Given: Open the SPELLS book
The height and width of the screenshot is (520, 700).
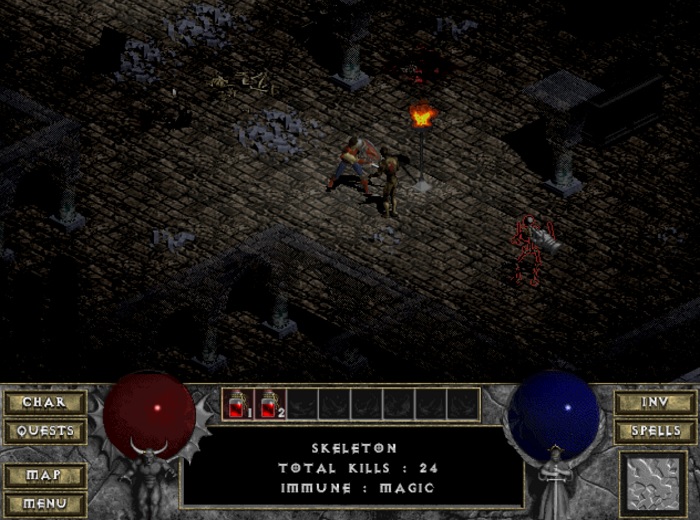Looking at the screenshot, I should coord(655,432).
